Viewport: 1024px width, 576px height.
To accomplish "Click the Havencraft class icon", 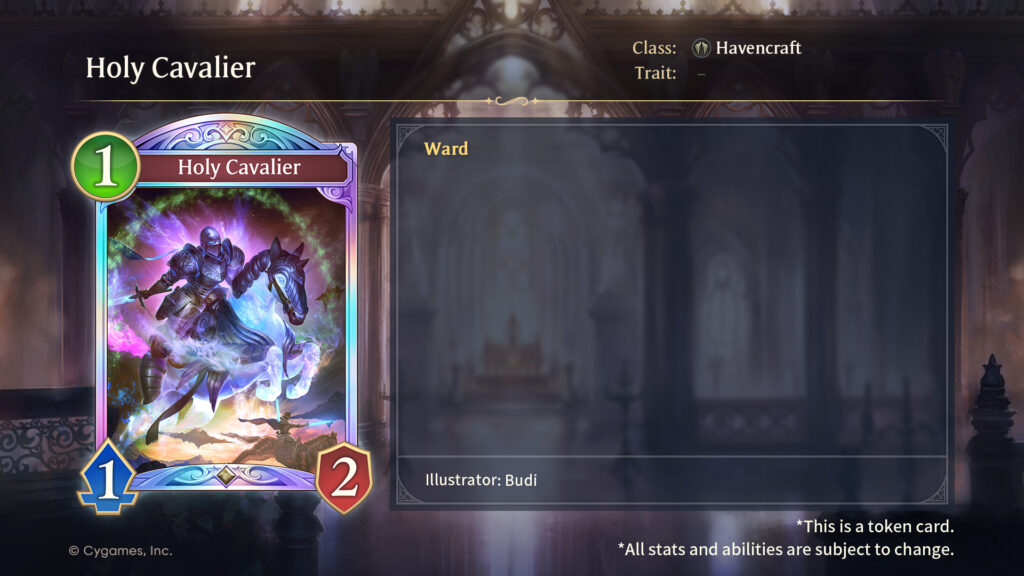I will click(701, 48).
